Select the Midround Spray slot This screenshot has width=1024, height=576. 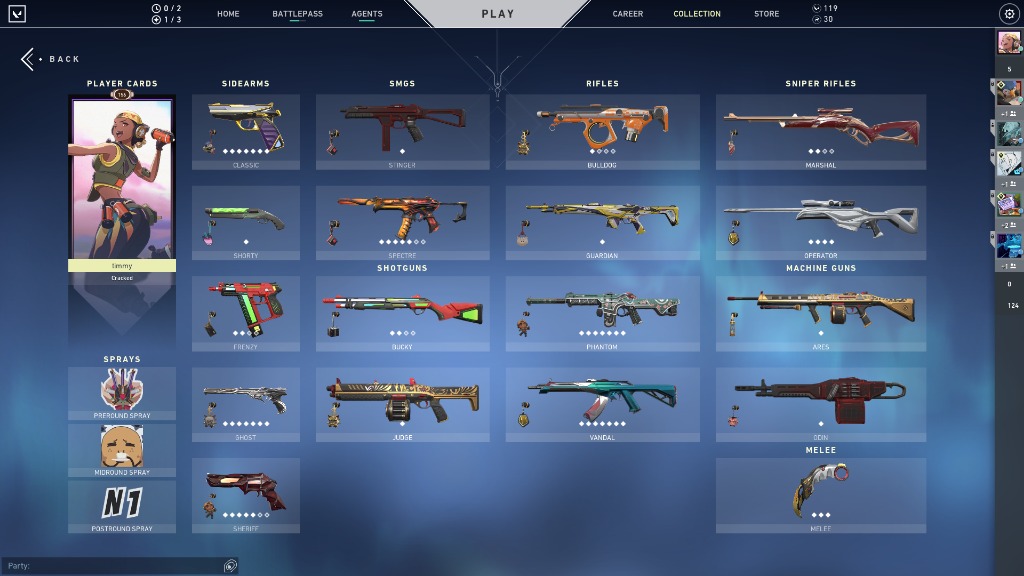(x=122, y=449)
